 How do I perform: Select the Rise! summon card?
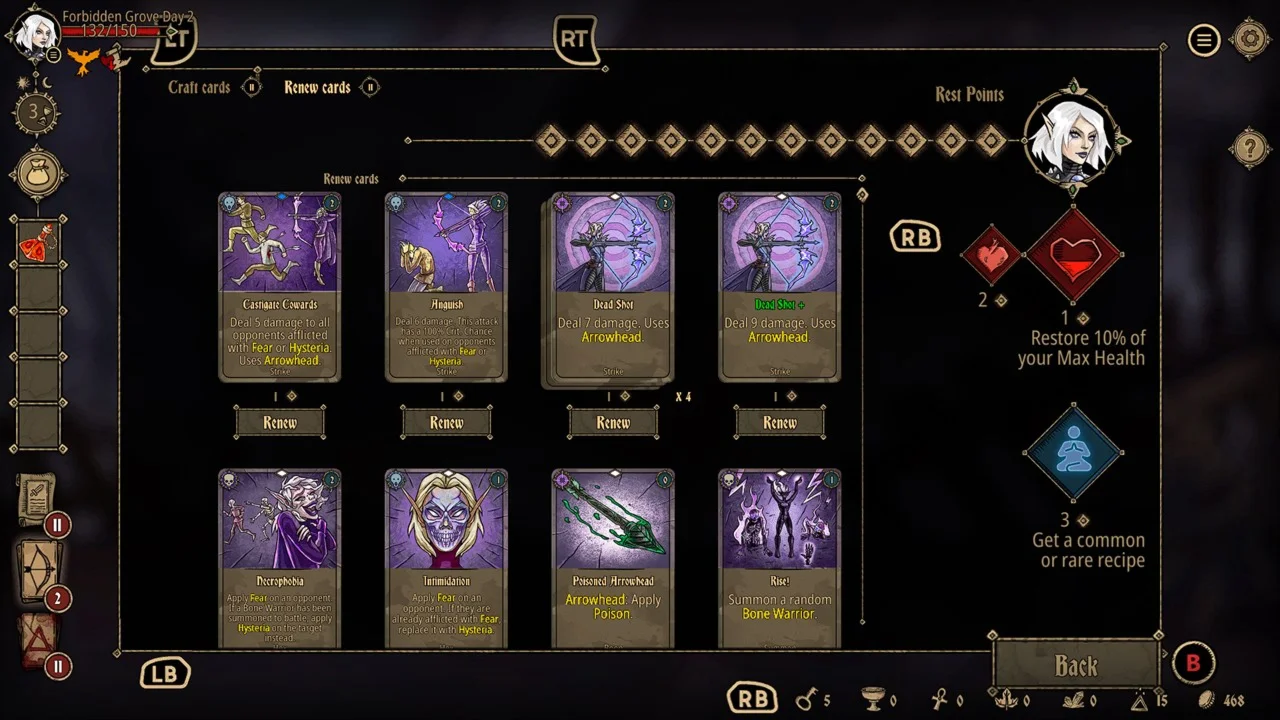point(780,558)
